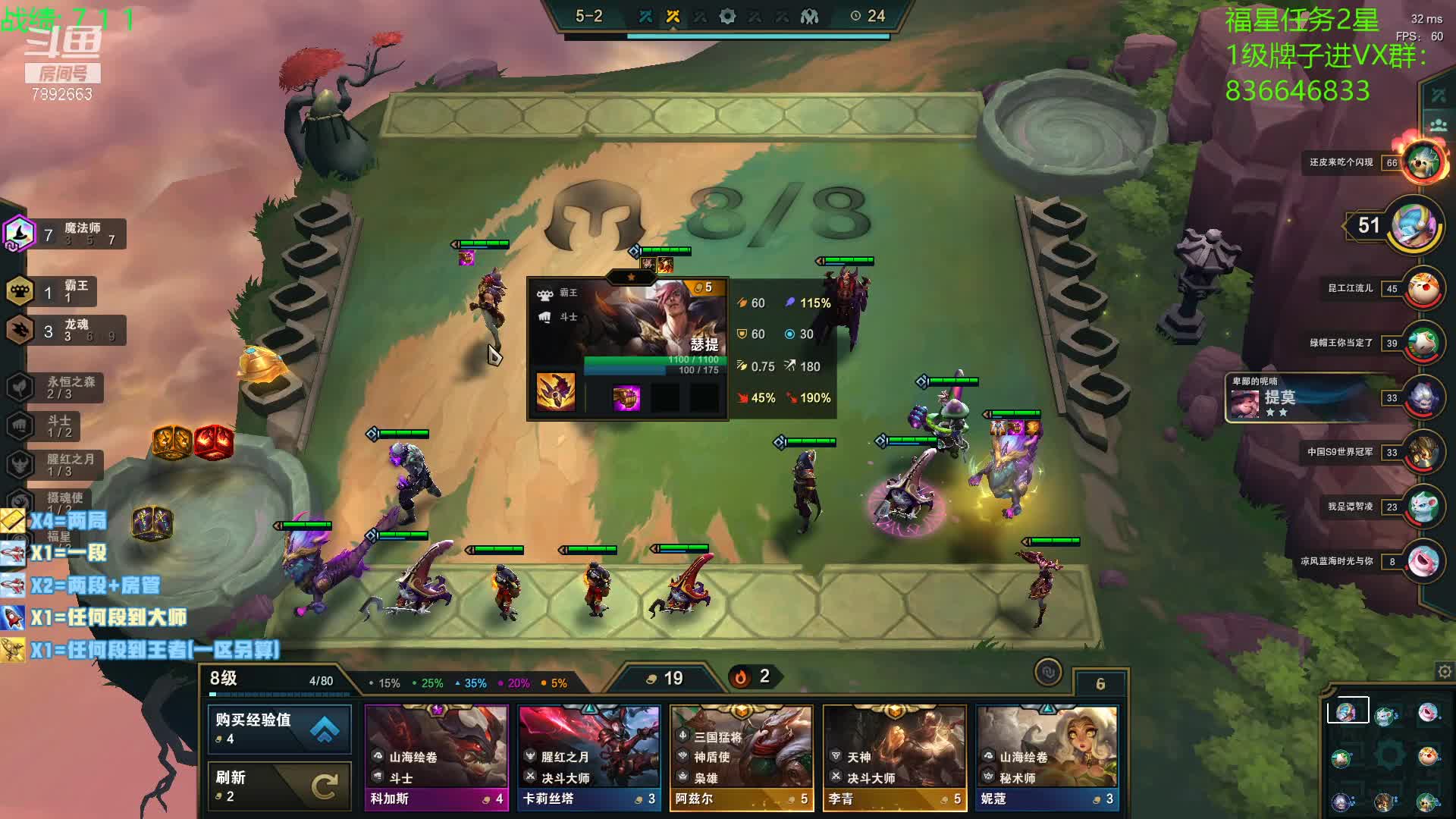Buy 科加斯 from the shop
The image size is (1456, 819).
coord(436,758)
